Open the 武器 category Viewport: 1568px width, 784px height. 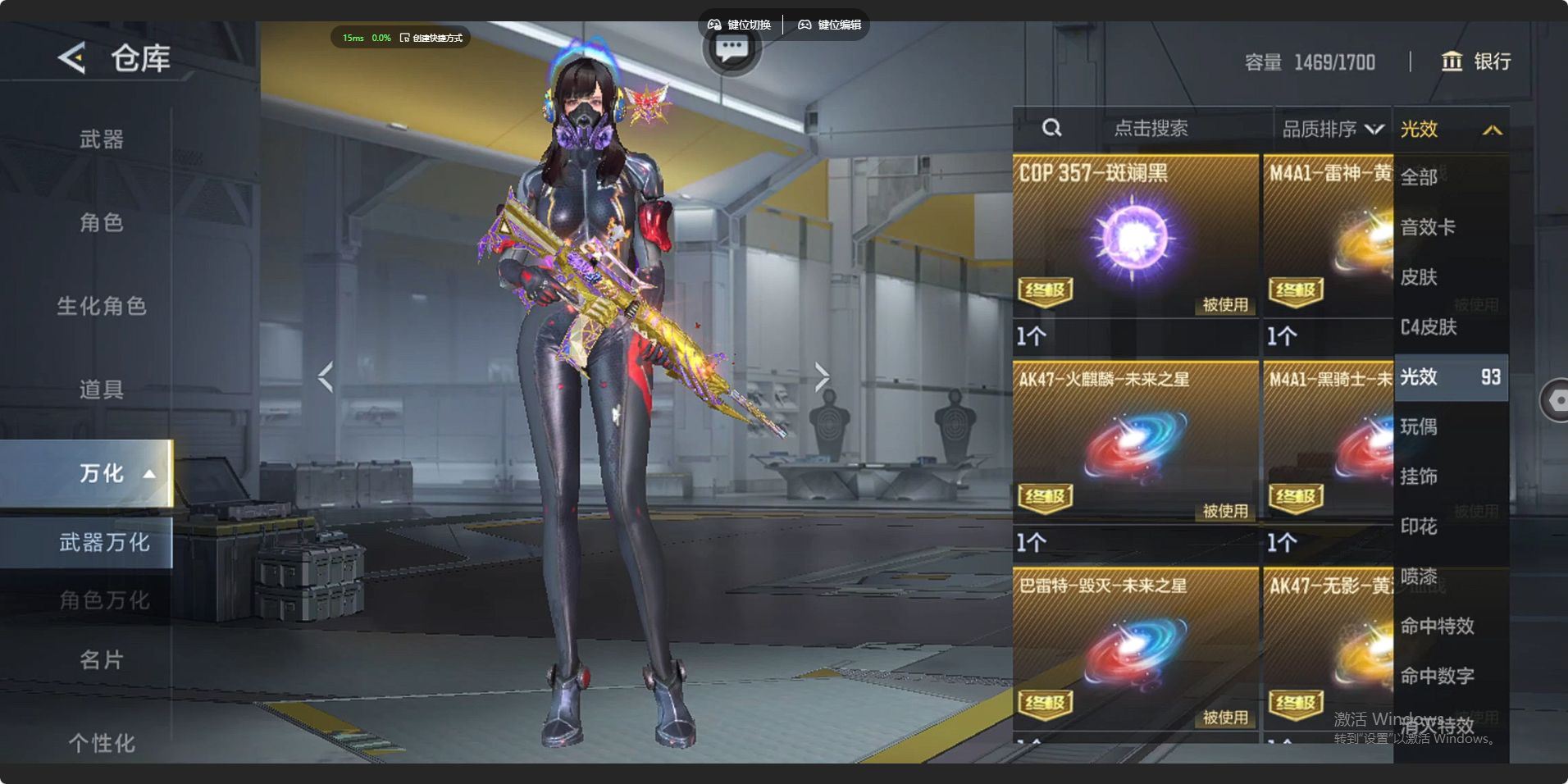(x=101, y=139)
